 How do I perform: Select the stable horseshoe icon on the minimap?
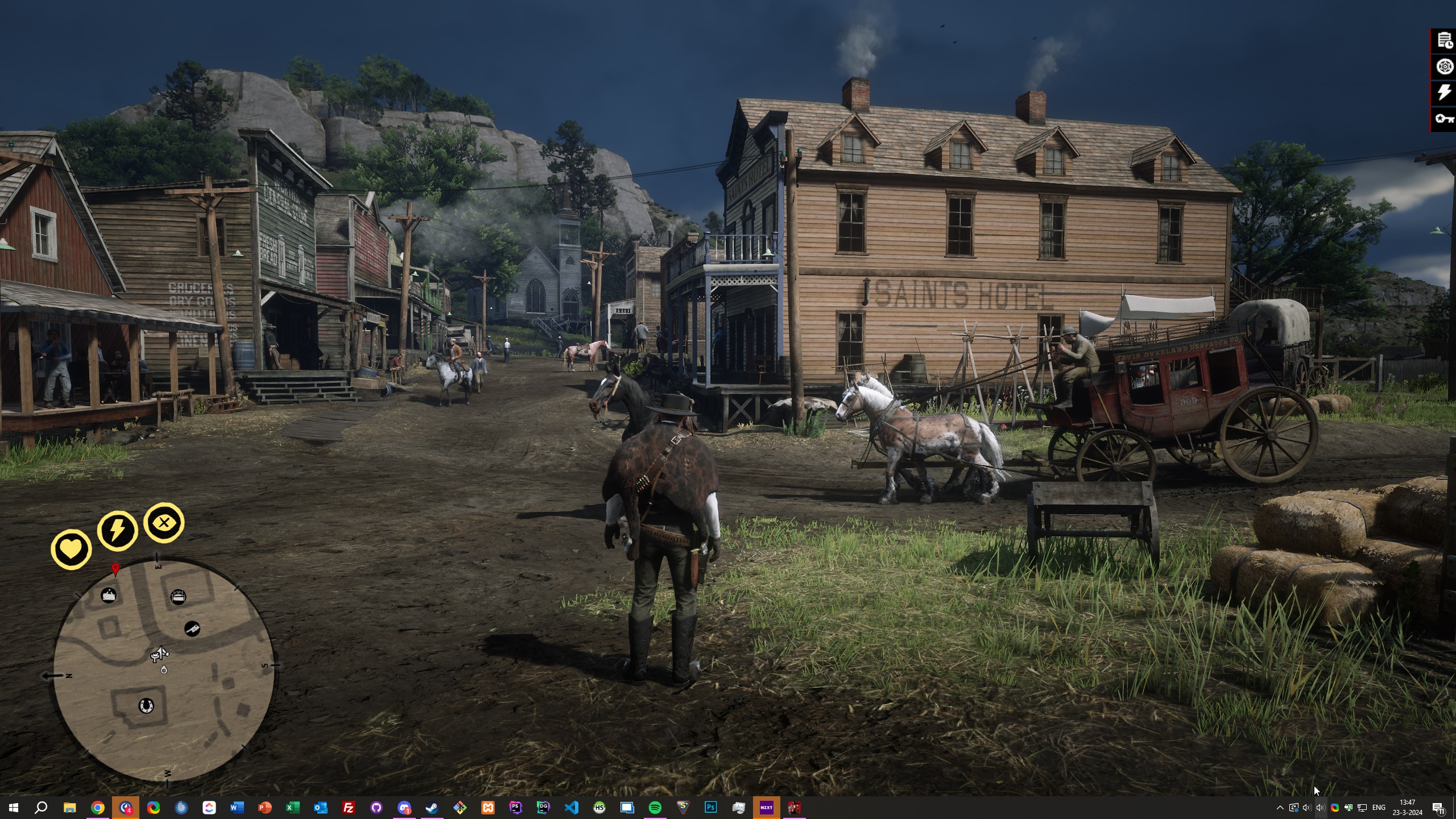point(146,706)
